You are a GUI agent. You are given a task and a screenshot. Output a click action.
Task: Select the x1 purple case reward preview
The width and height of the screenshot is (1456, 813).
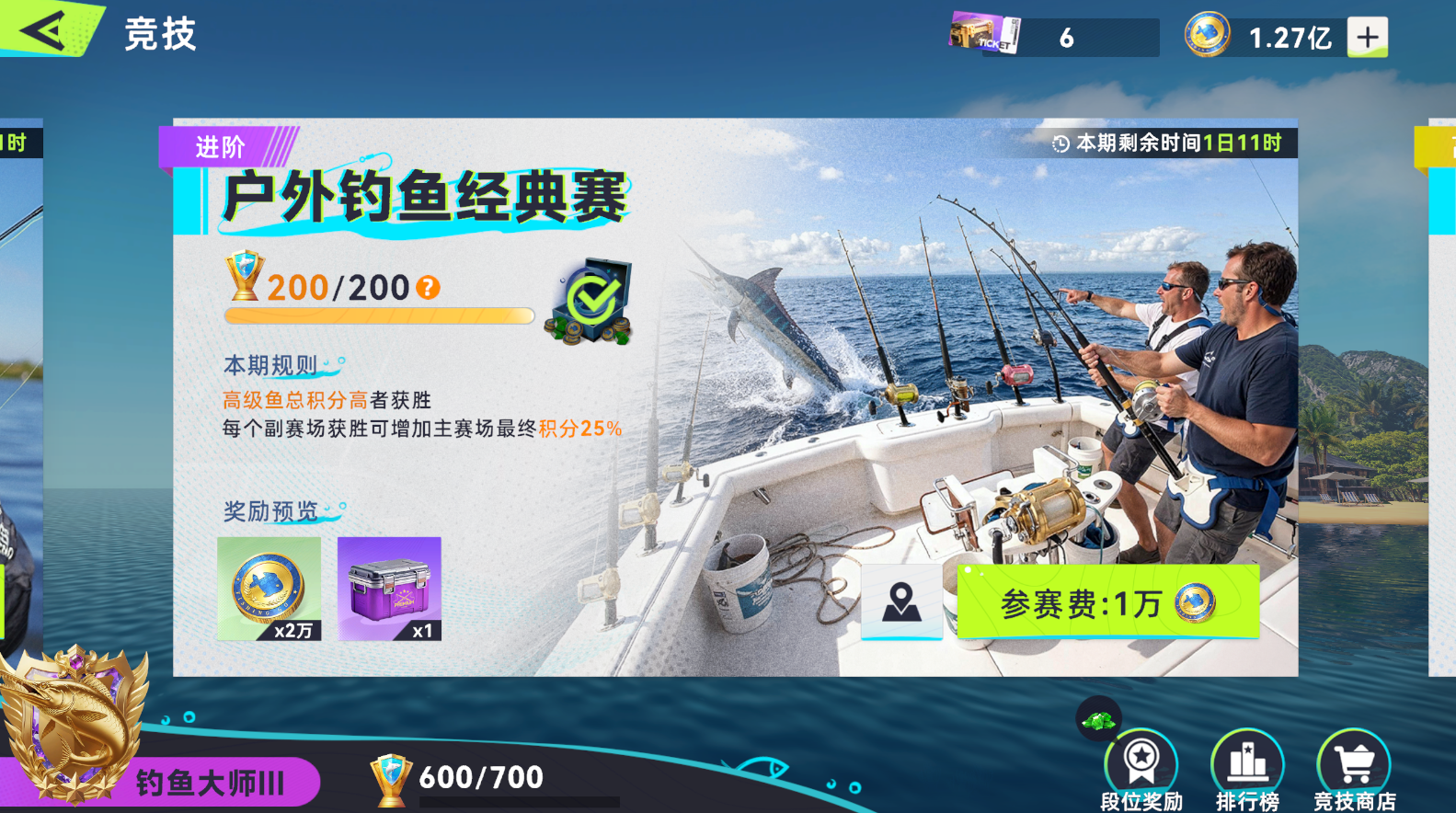point(388,589)
